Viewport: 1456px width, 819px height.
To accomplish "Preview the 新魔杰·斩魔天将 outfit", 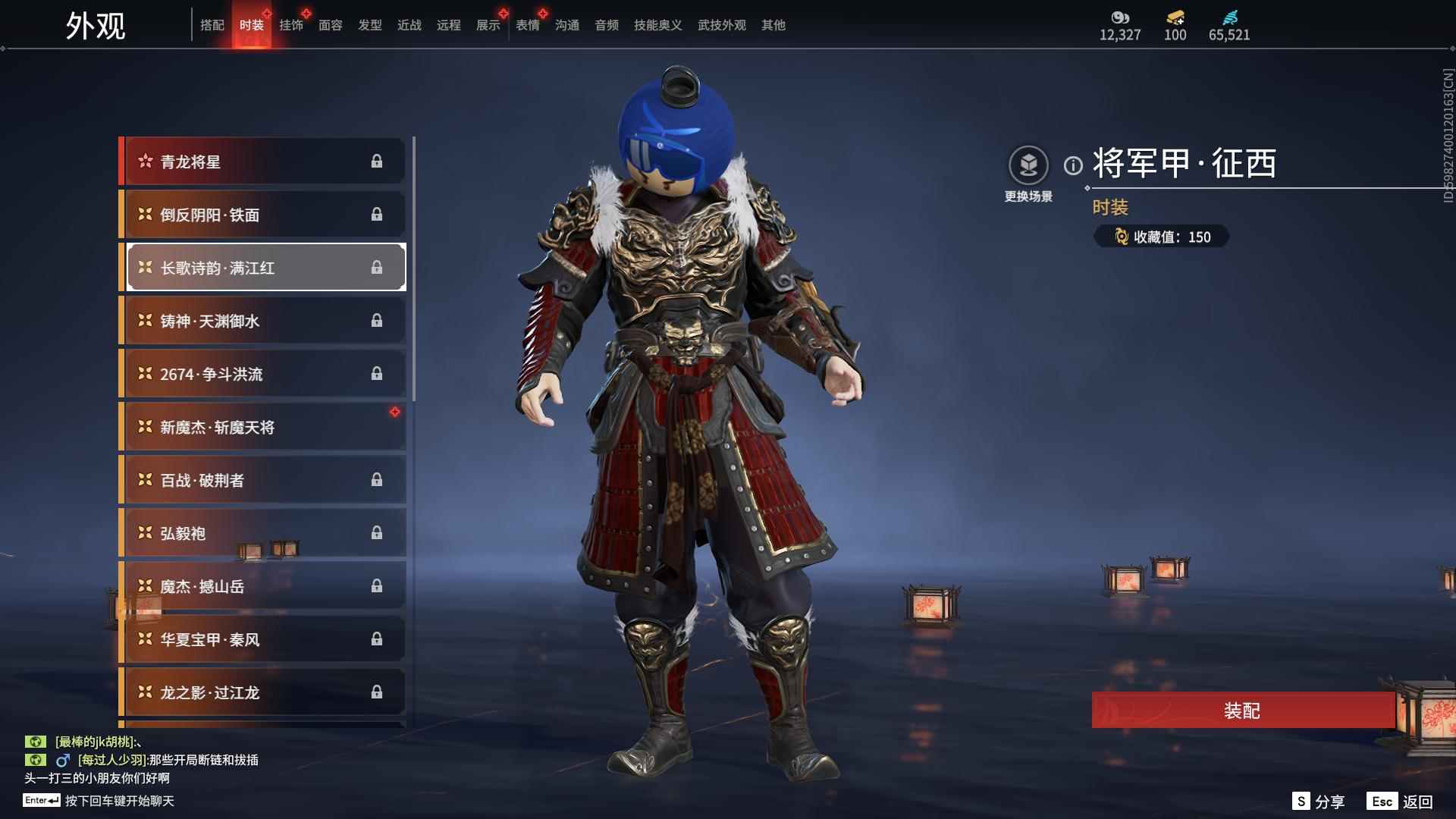I will coord(263,427).
